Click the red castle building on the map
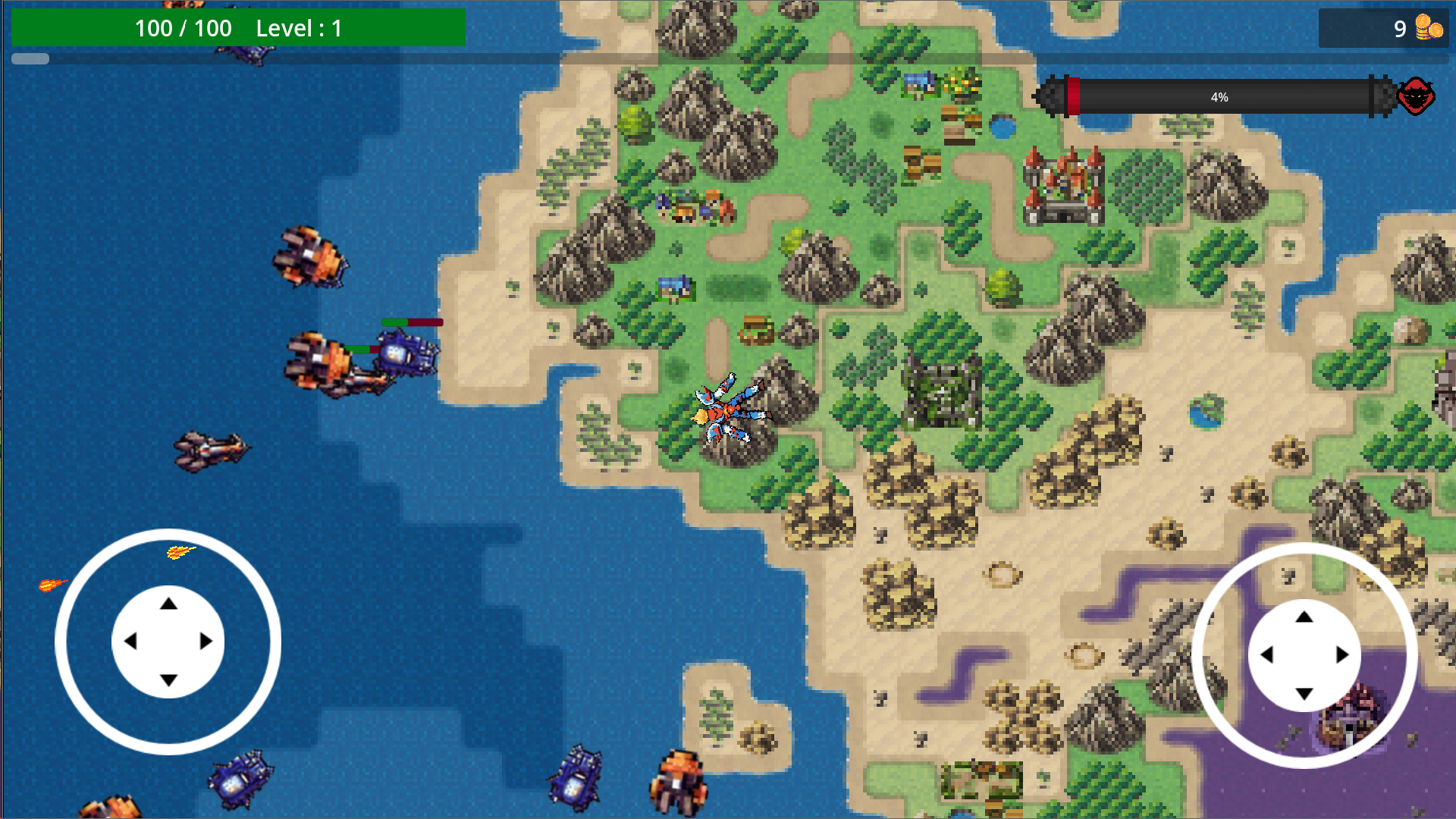The image size is (1456, 819). point(1062,186)
